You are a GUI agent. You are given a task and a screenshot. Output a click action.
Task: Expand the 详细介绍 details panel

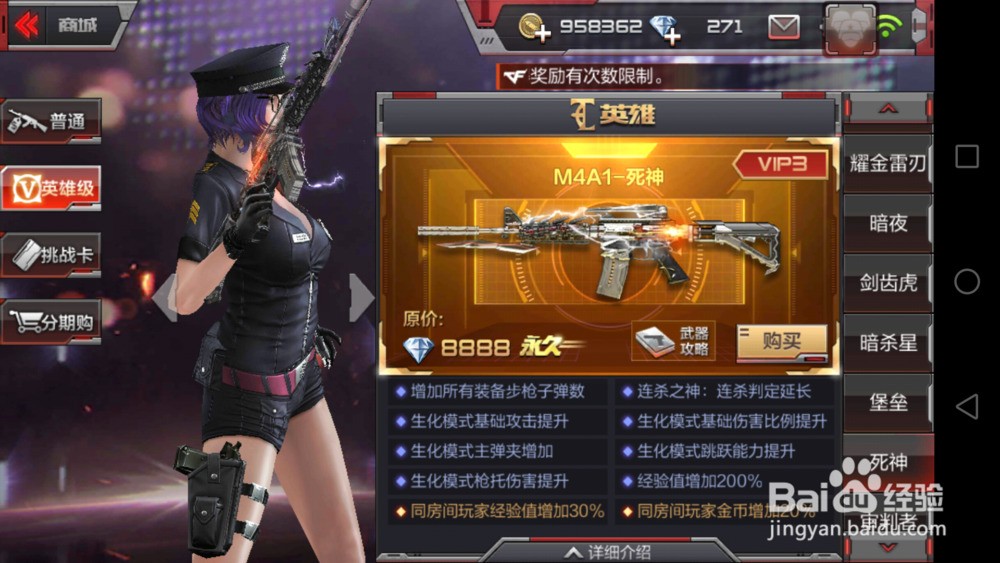tap(608, 551)
